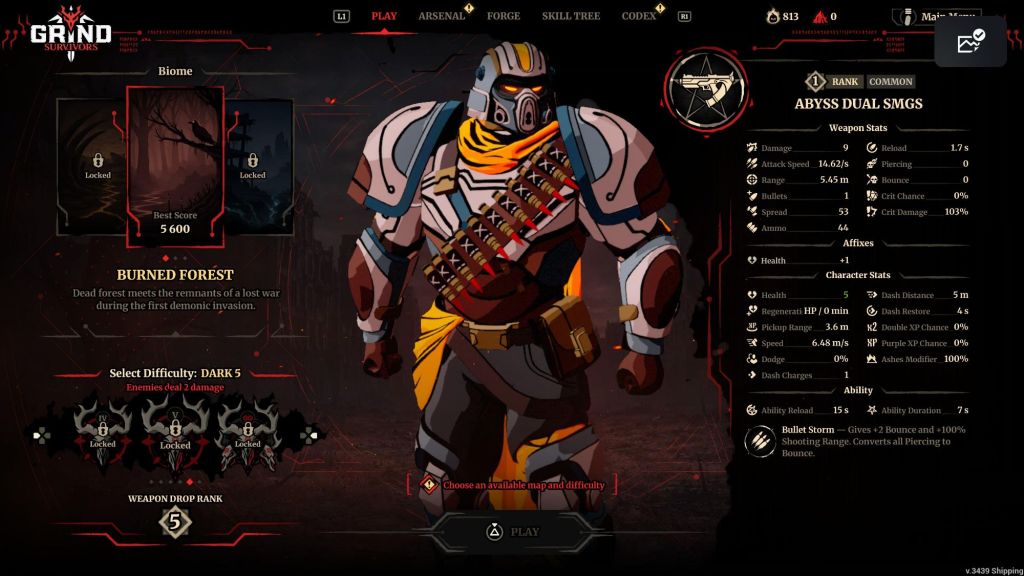Switch to the Codex tab
The height and width of the screenshot is (576, 1024).
pyautogui.click(x=639, y=16)
